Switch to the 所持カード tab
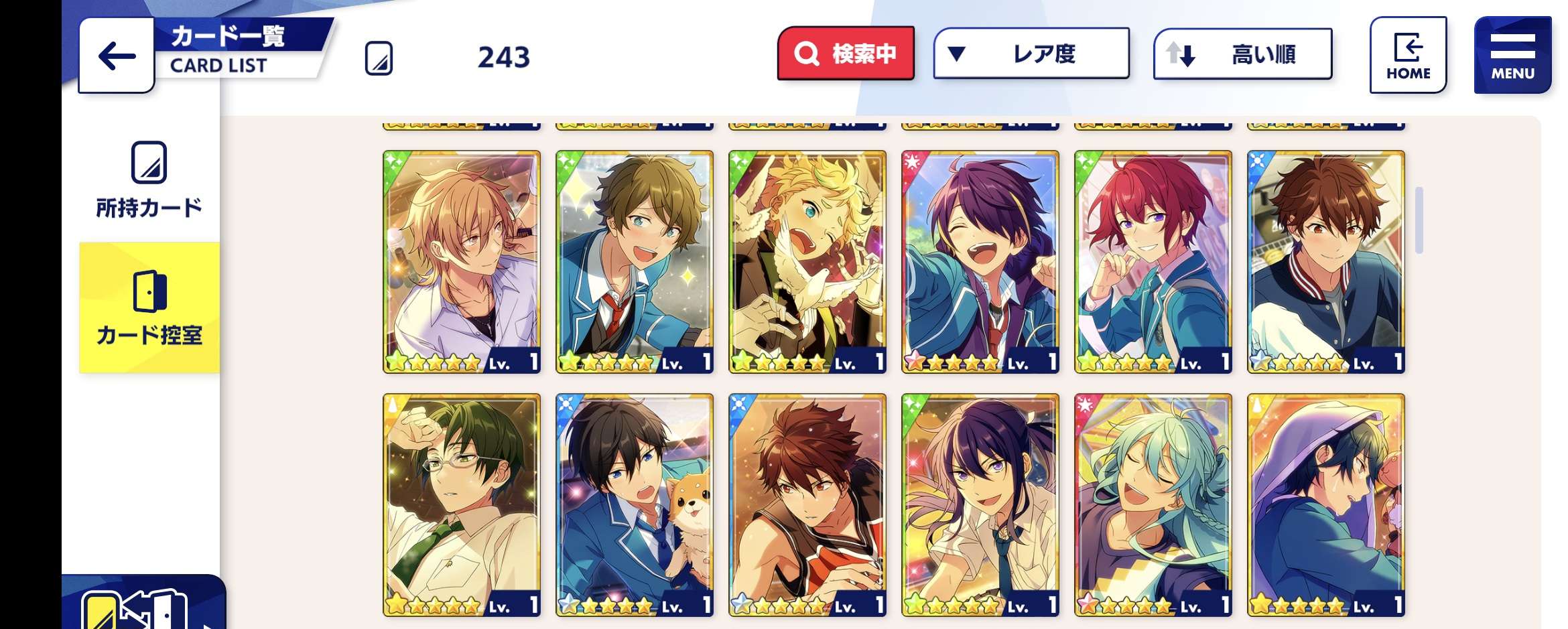1568x629 pixels. (x=149, y=180)
